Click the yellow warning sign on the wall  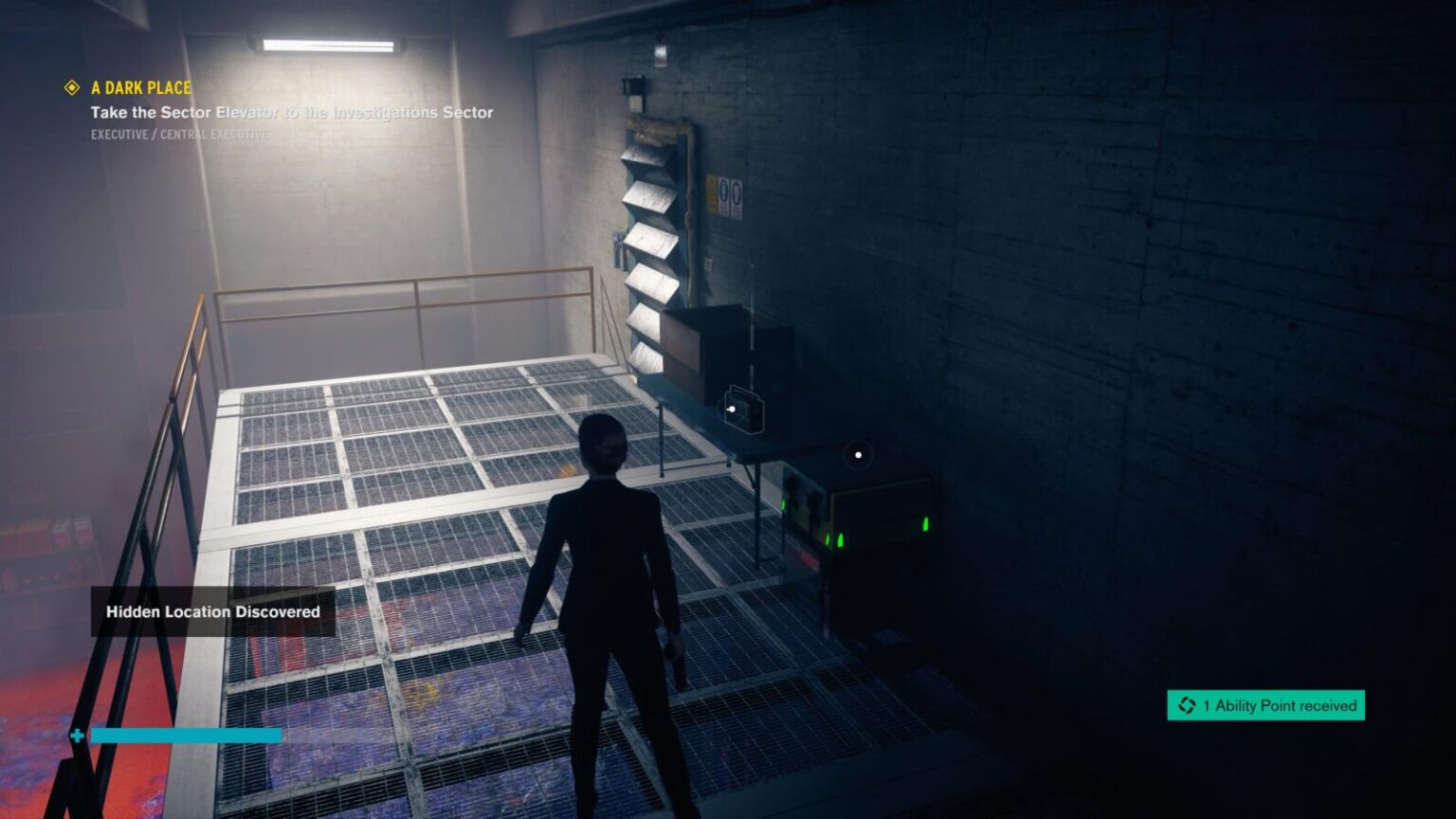click(710, 192)
